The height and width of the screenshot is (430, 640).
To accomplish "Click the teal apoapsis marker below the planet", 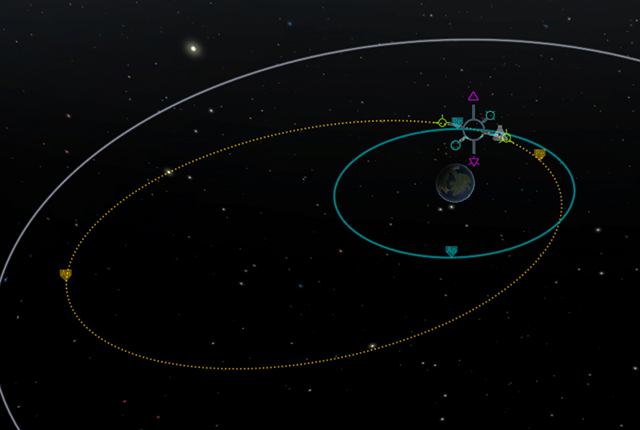I will 451,251.
